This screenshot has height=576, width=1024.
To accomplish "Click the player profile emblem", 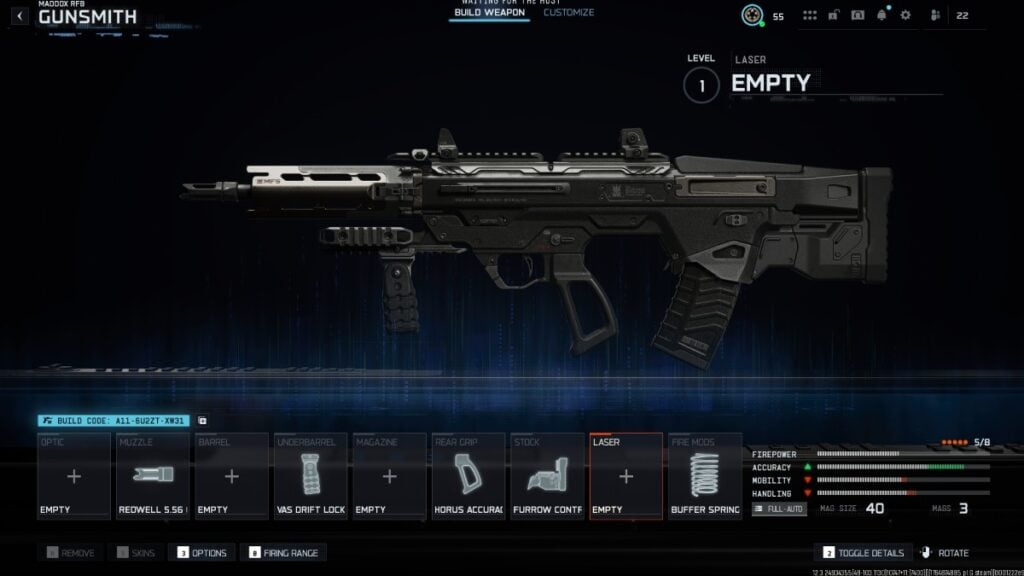I will click(x=752, y=16).
